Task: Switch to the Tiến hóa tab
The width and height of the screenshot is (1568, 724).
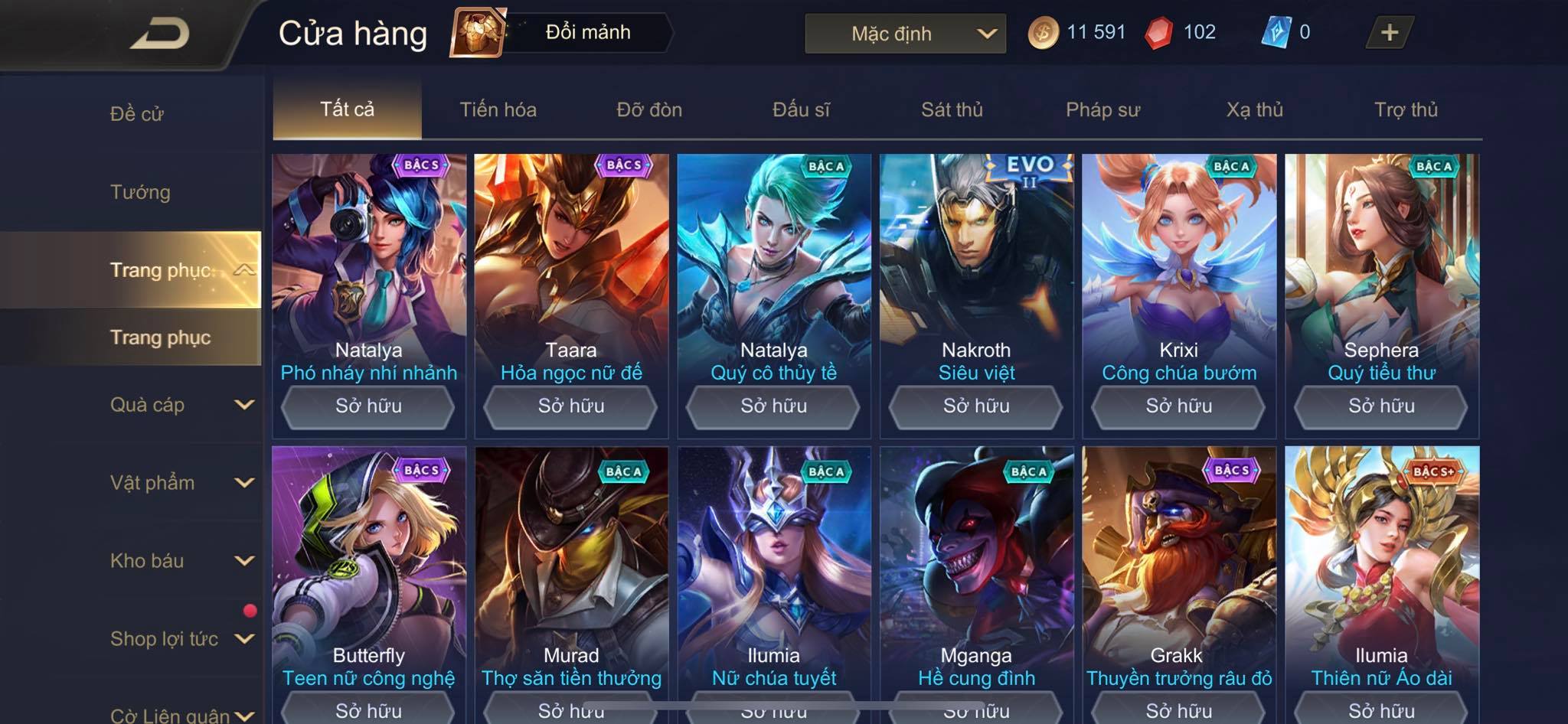Action: pos(498,109)
